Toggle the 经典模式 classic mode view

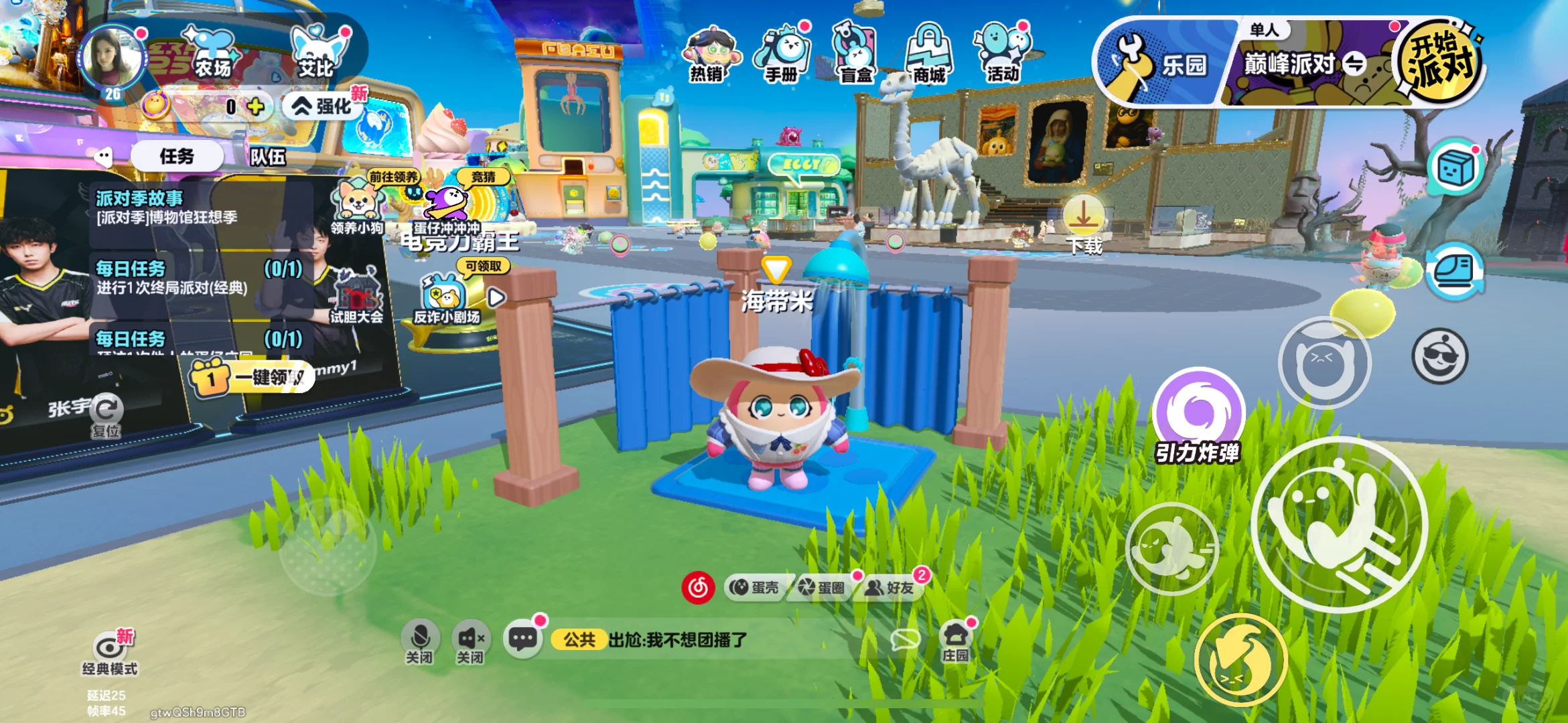[109, 653]
